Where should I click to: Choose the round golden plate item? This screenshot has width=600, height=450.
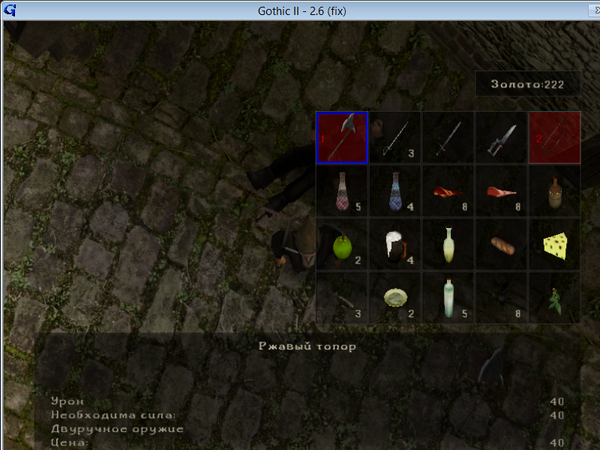coord(395,296)
